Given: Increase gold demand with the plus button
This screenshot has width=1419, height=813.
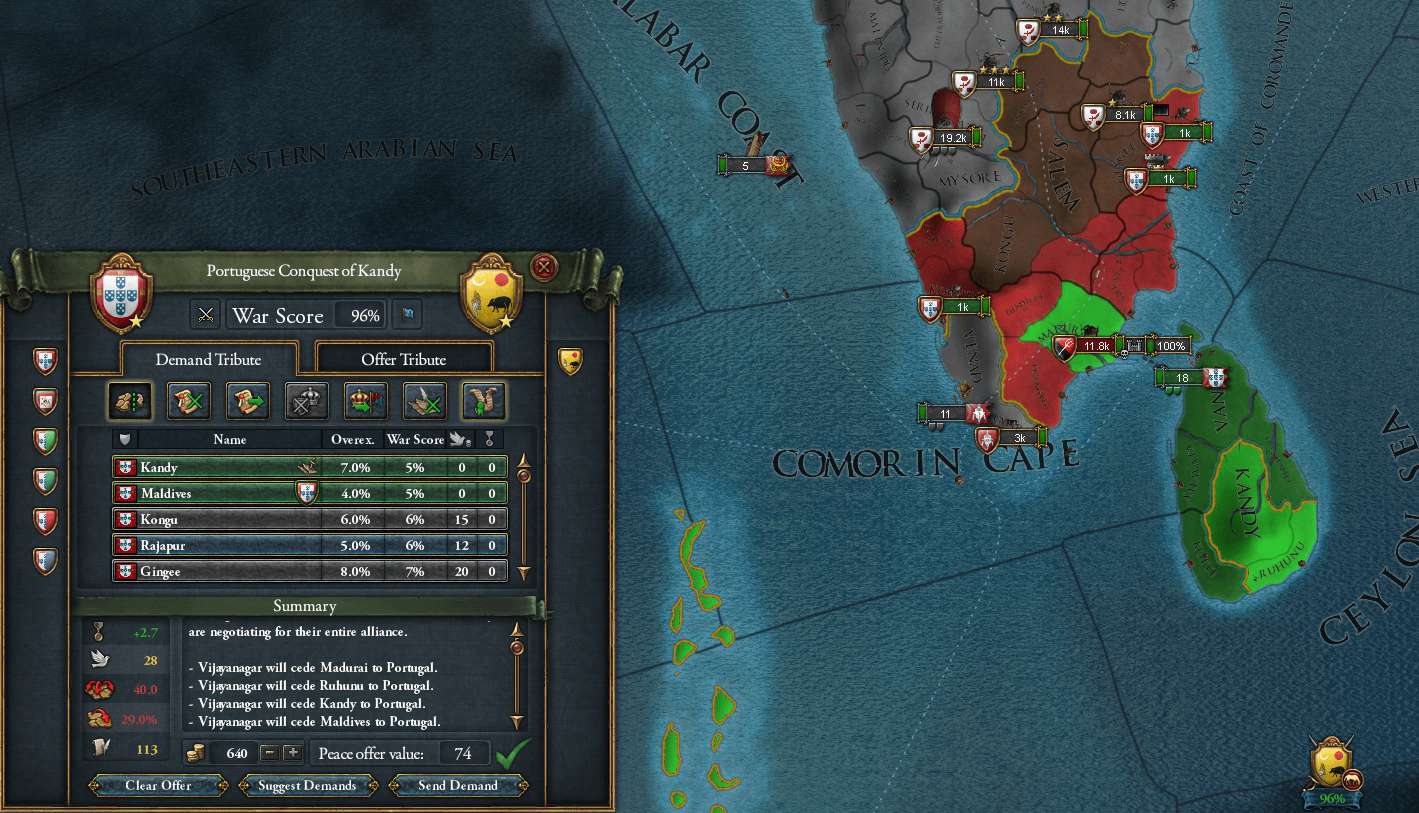Looking at the screenshot, I should pos(292,753).
